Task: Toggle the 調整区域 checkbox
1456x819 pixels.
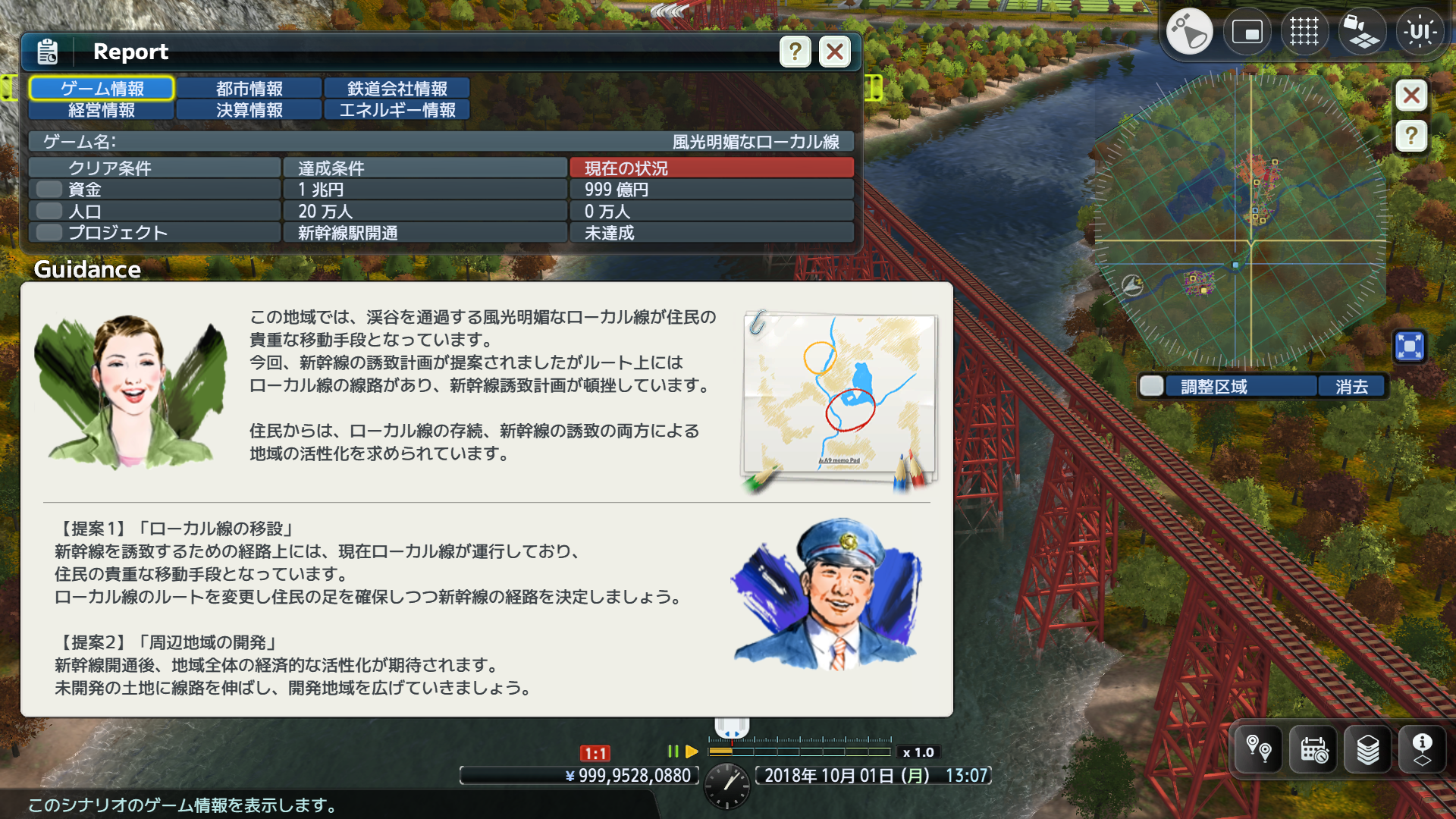Action: (1151, 386)
